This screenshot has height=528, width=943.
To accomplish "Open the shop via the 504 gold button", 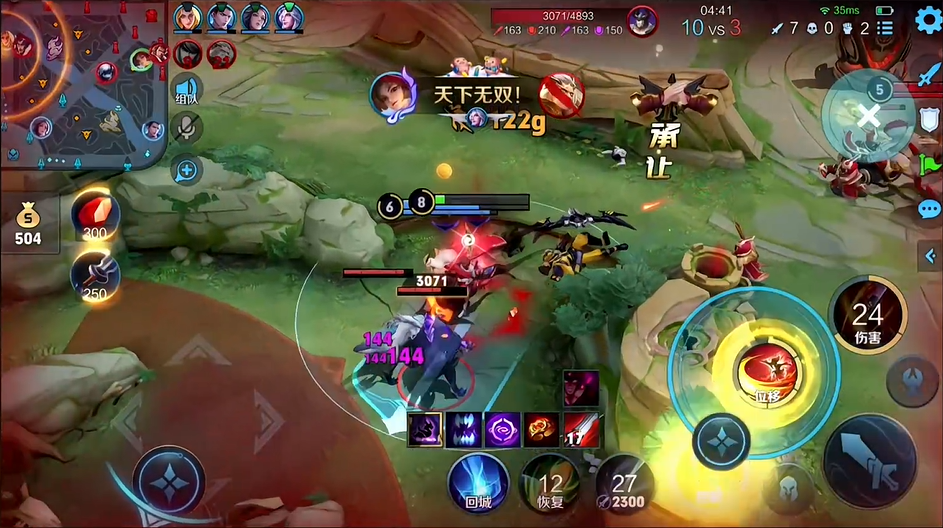I will point(27,225).
